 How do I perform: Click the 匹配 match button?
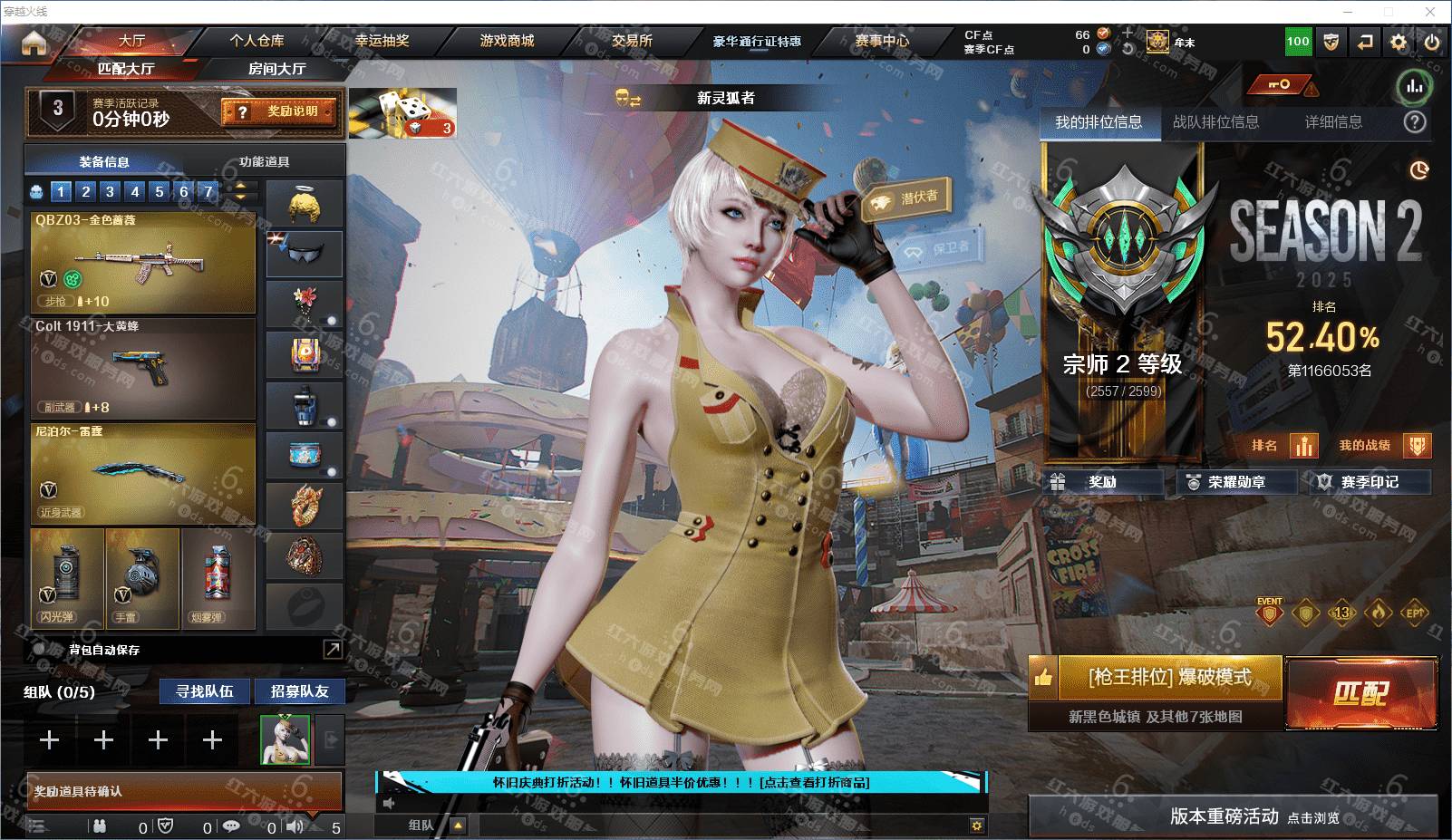[x=1360, y=693]
